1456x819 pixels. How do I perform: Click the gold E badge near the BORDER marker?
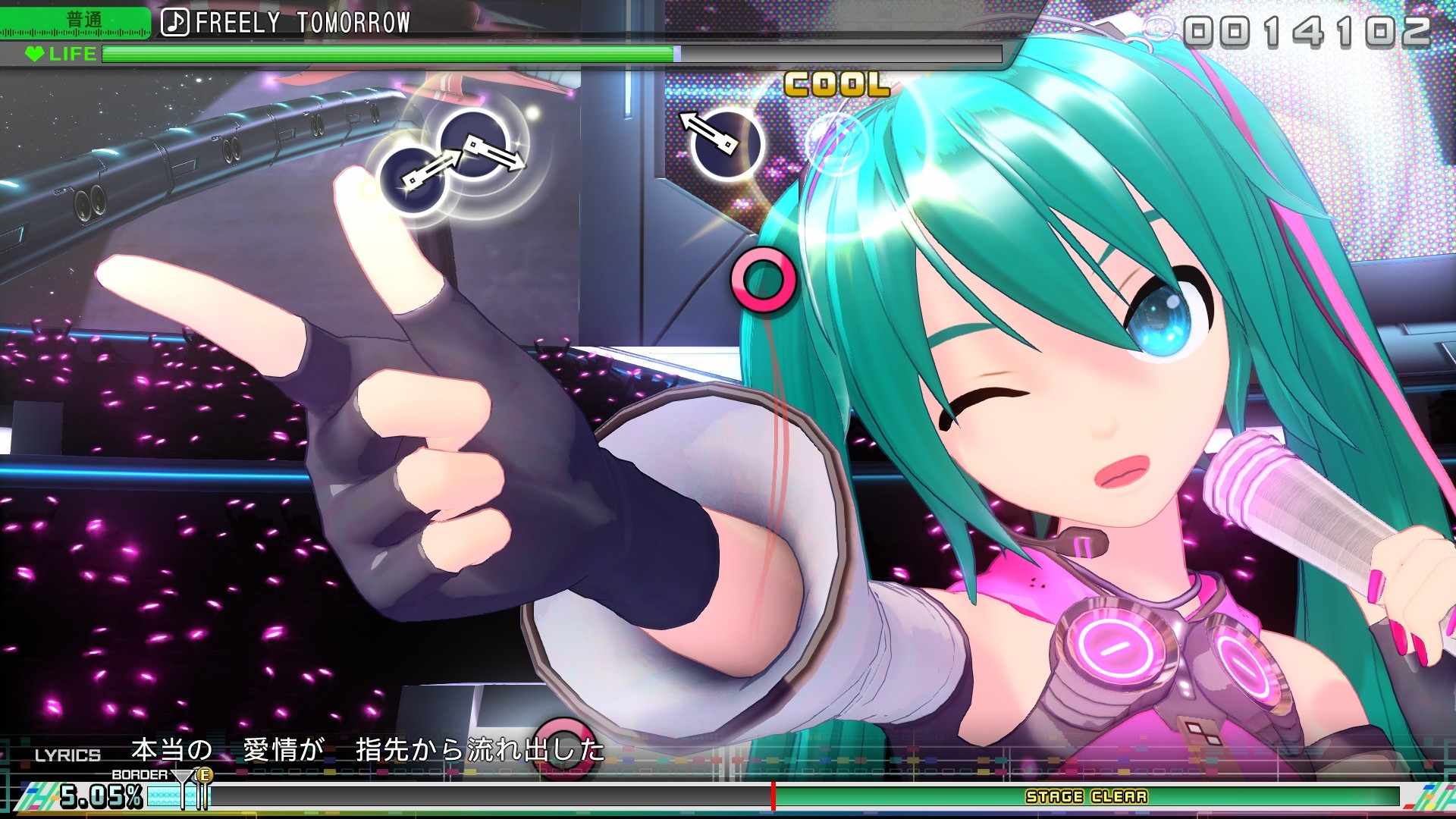(x=203, y=774)
